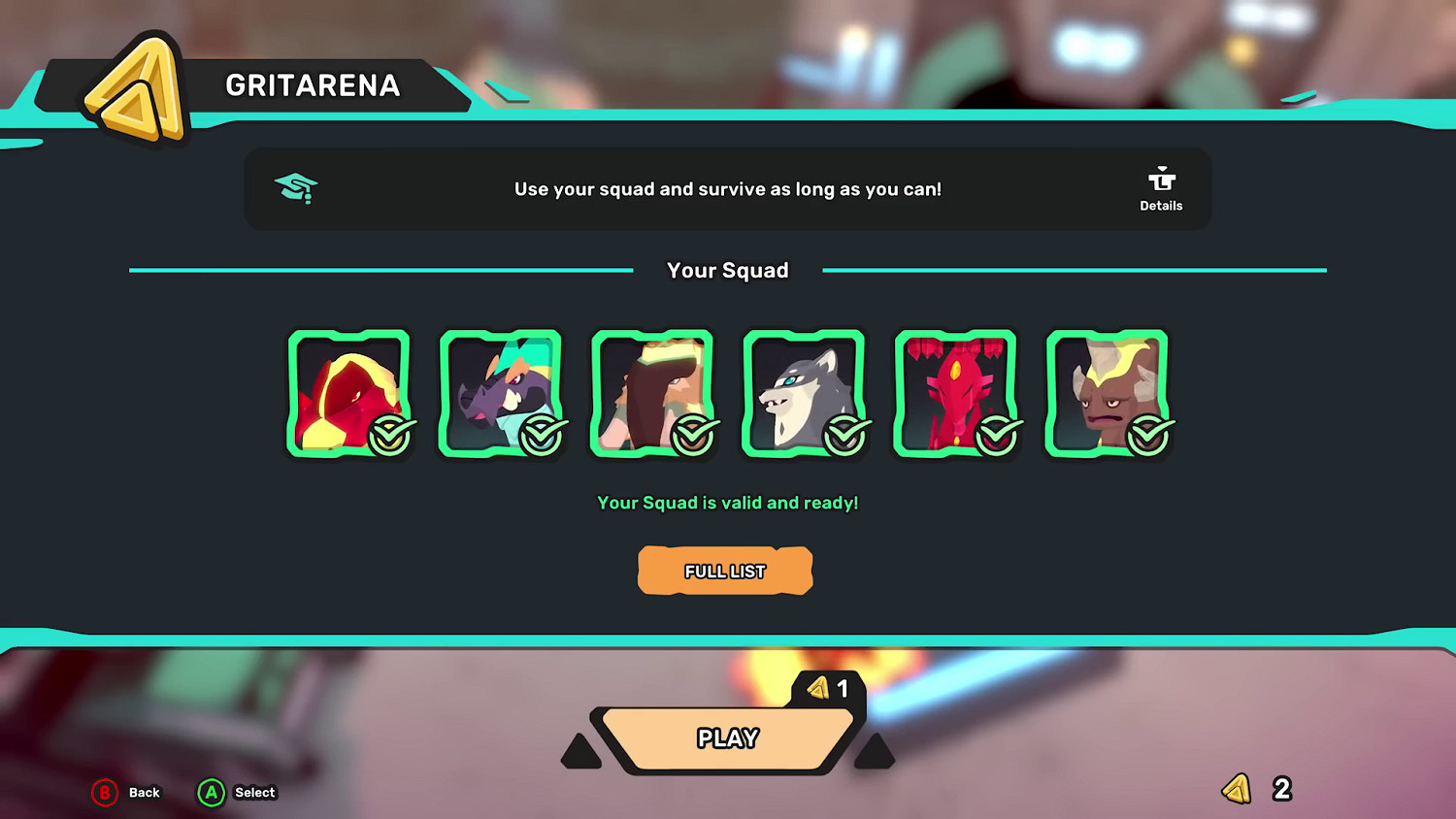Click the left arrow beside Play
This screenshot has height=819, width=1456.
click(x=580, y=748)
